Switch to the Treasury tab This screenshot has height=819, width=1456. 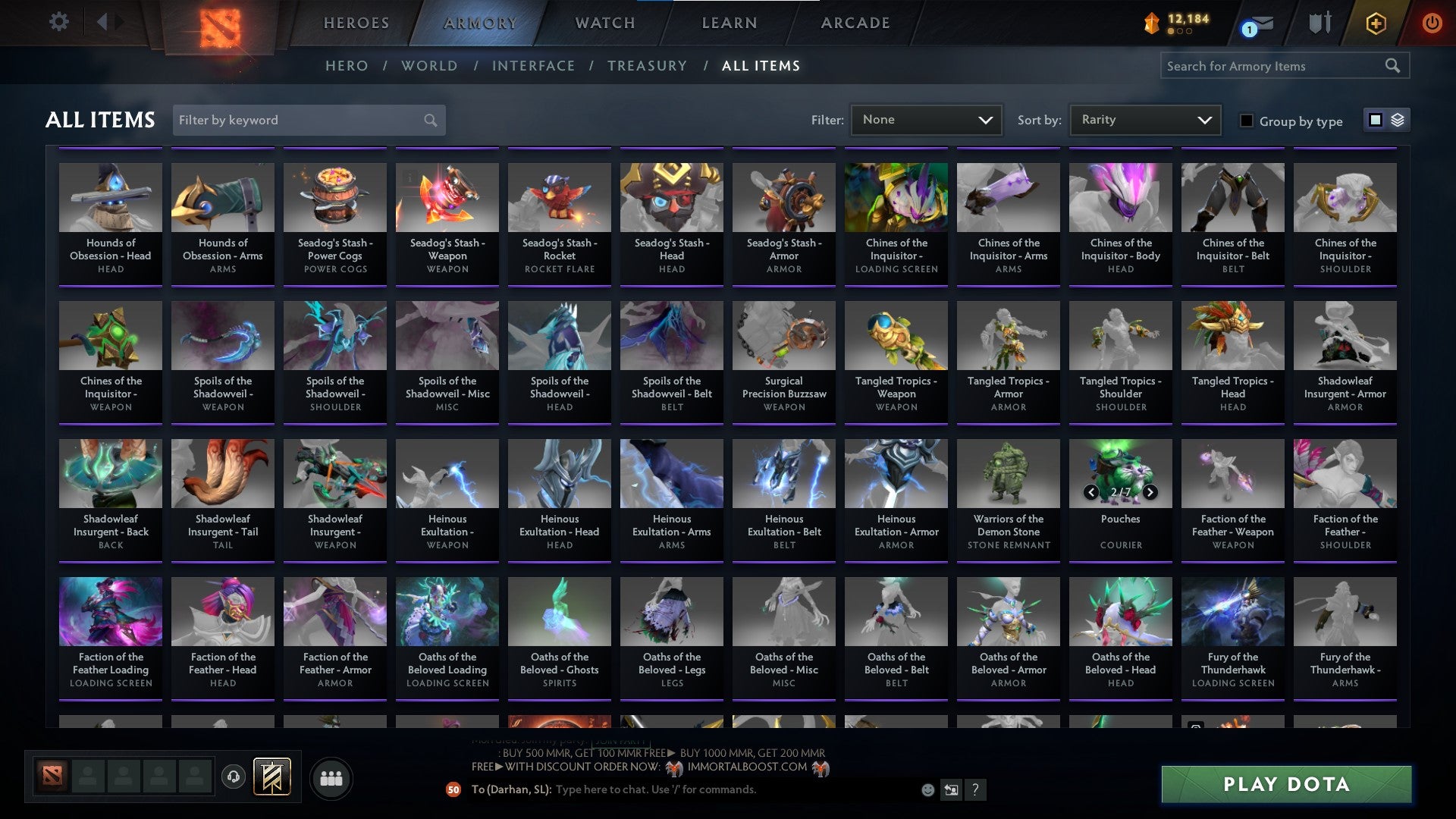[x=648, y=66]
